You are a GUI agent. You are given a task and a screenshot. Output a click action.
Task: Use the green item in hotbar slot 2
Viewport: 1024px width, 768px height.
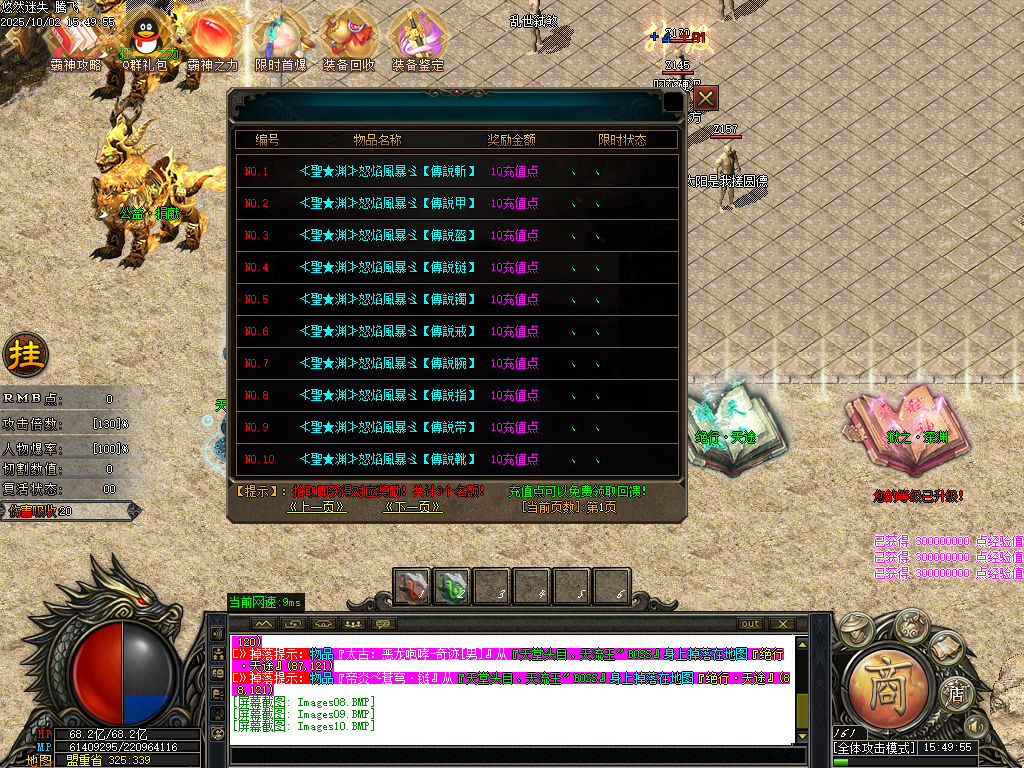pyautogui.click(x=452, y=587)
